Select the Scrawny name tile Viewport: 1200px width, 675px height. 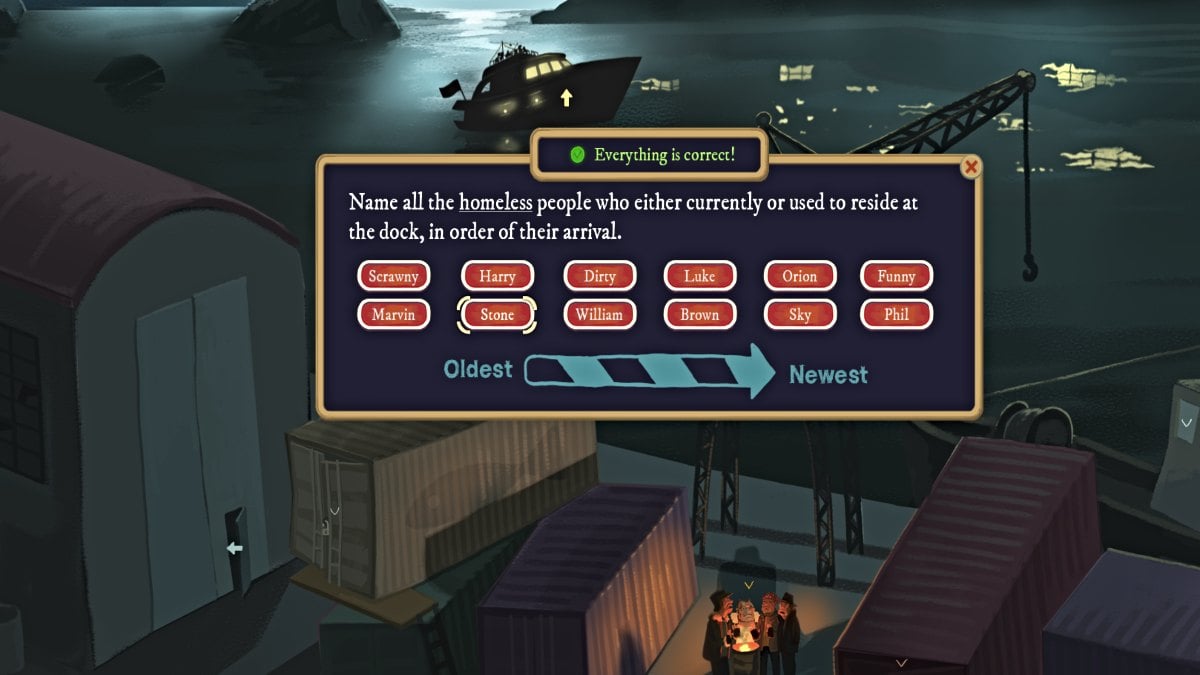click(x=393, y=276)
